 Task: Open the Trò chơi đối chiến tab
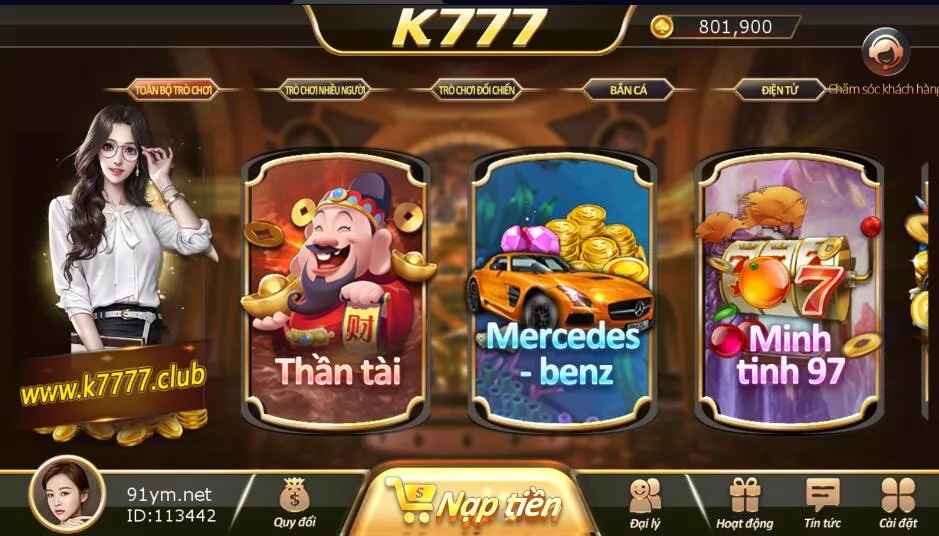476,90
